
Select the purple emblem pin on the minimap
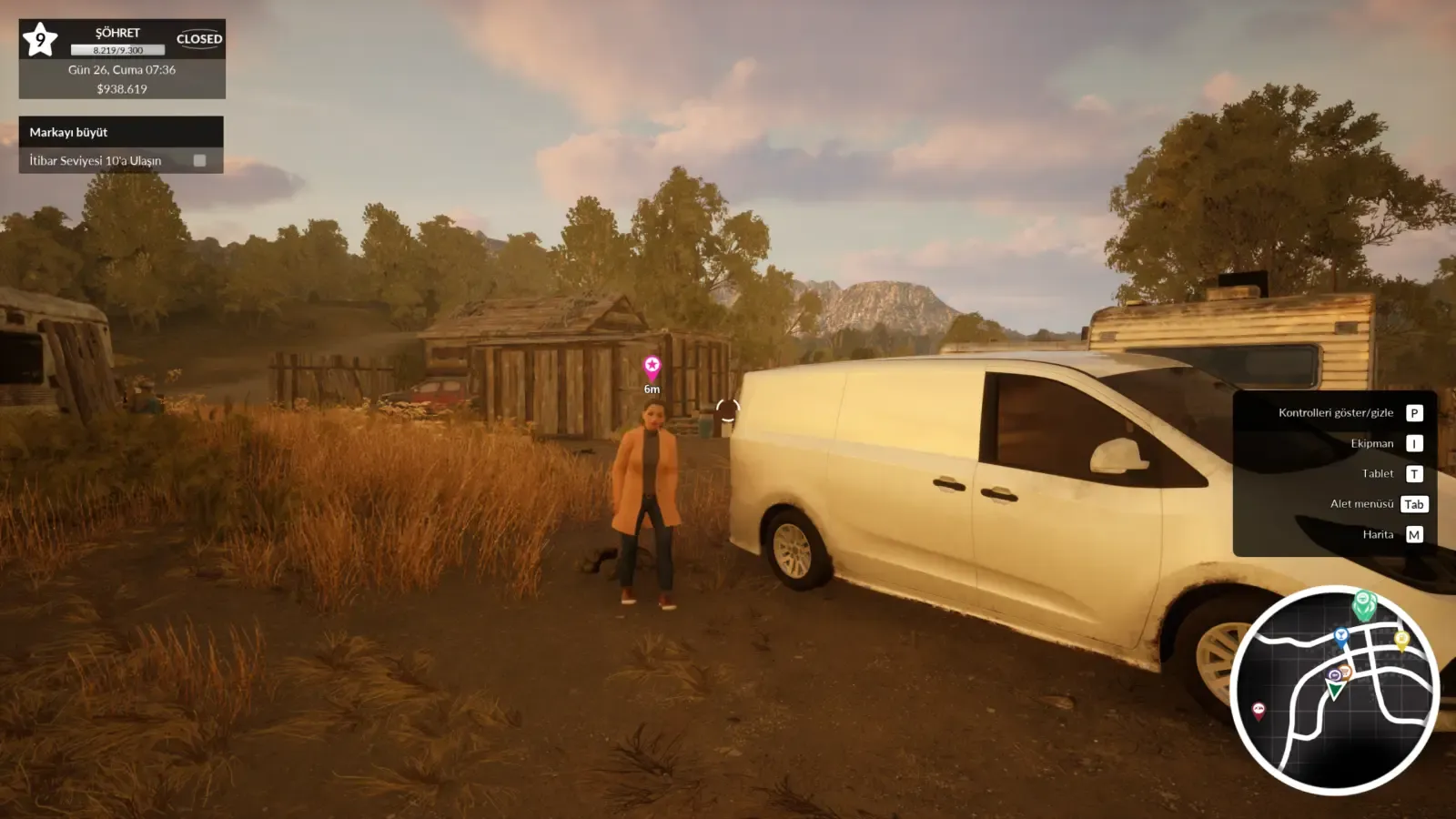pos(1334,674)
